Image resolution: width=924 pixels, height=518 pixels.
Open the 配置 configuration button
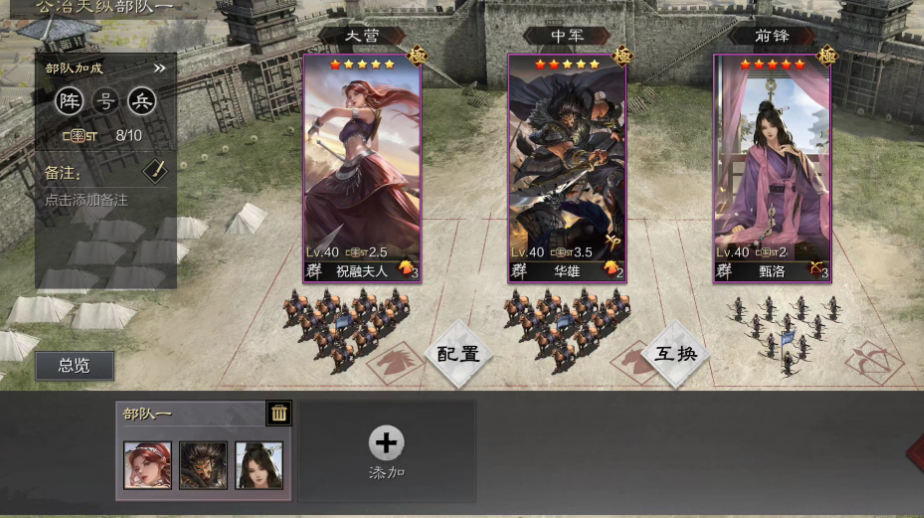458,353
